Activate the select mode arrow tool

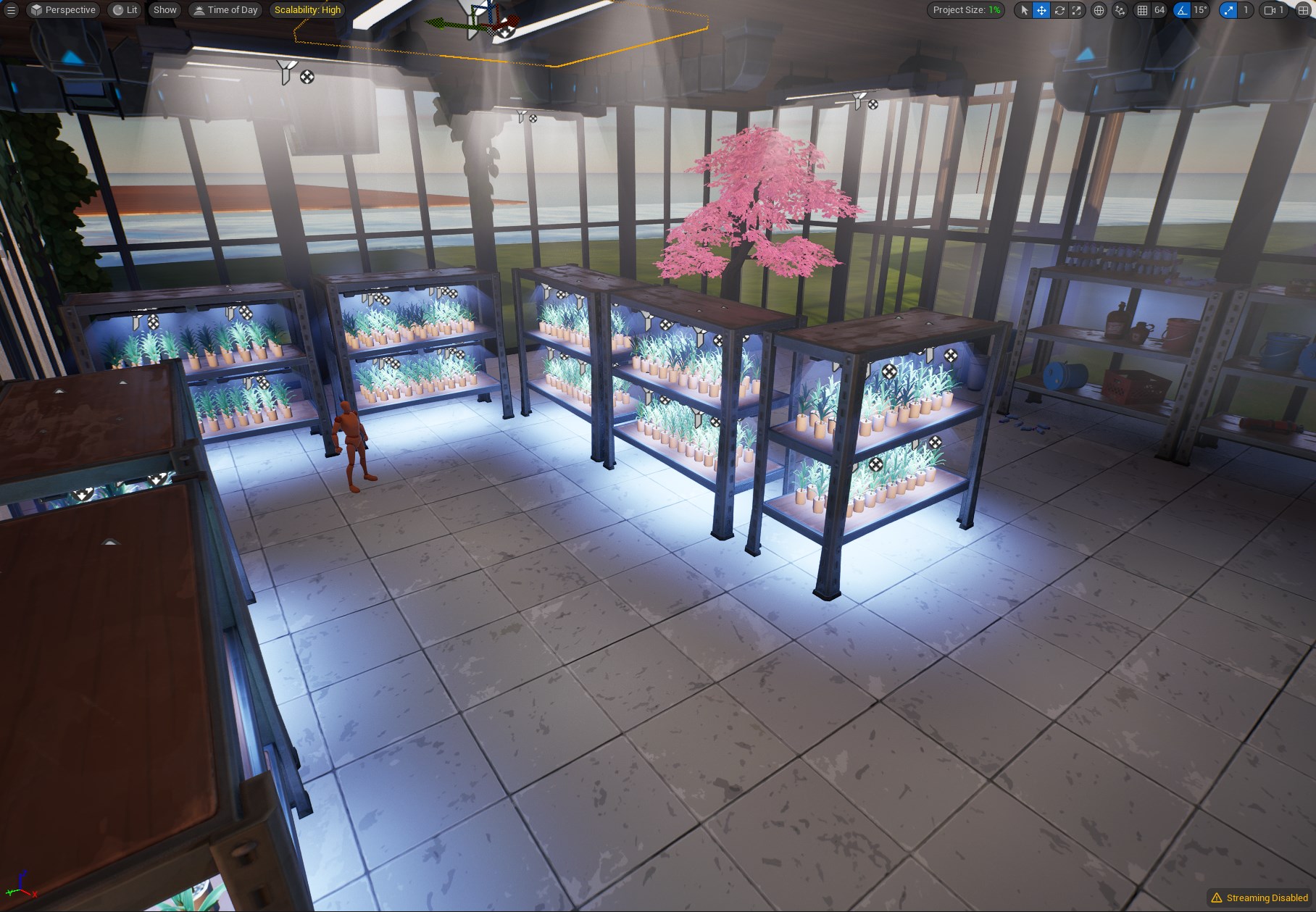pos(1024,10)
